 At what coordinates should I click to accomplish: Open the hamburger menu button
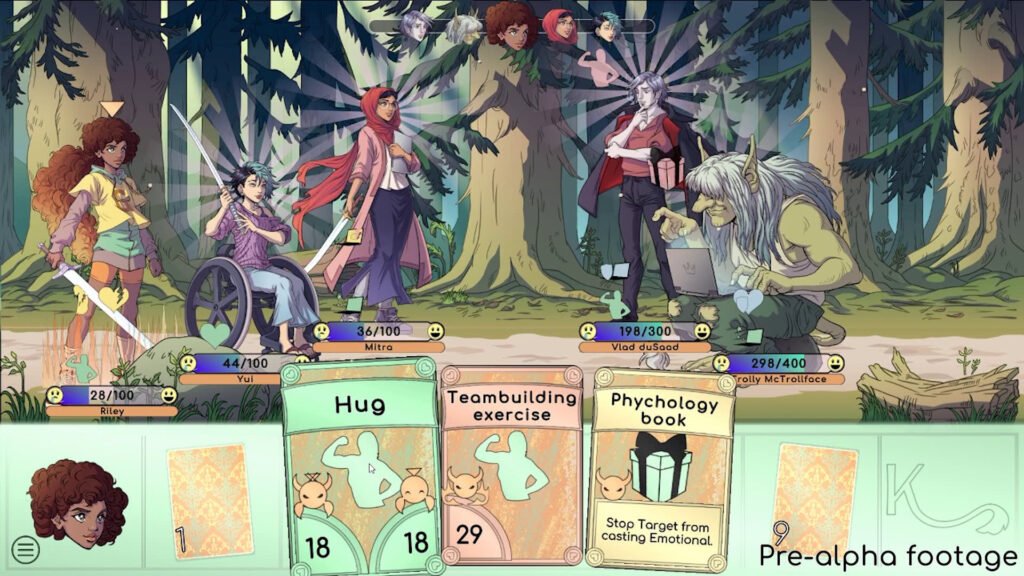pos(25,548)
